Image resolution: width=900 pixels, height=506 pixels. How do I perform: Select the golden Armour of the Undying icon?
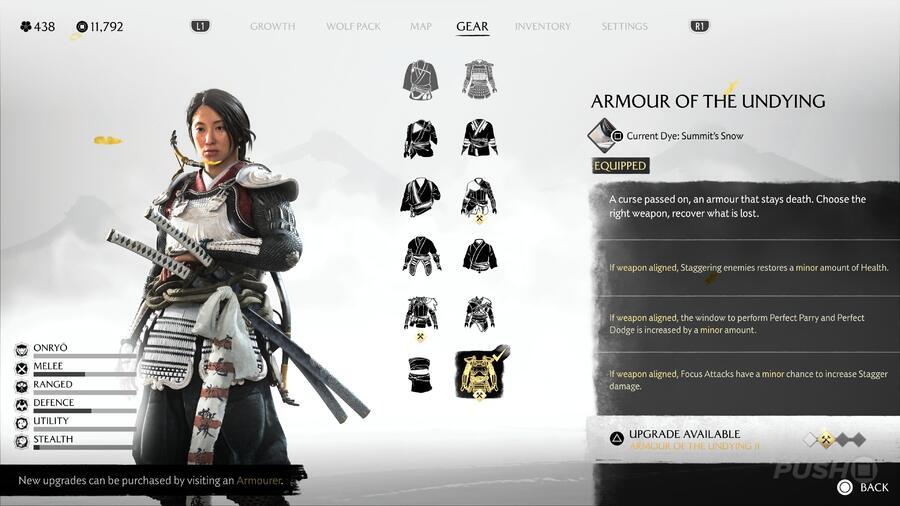click(481, 371)
